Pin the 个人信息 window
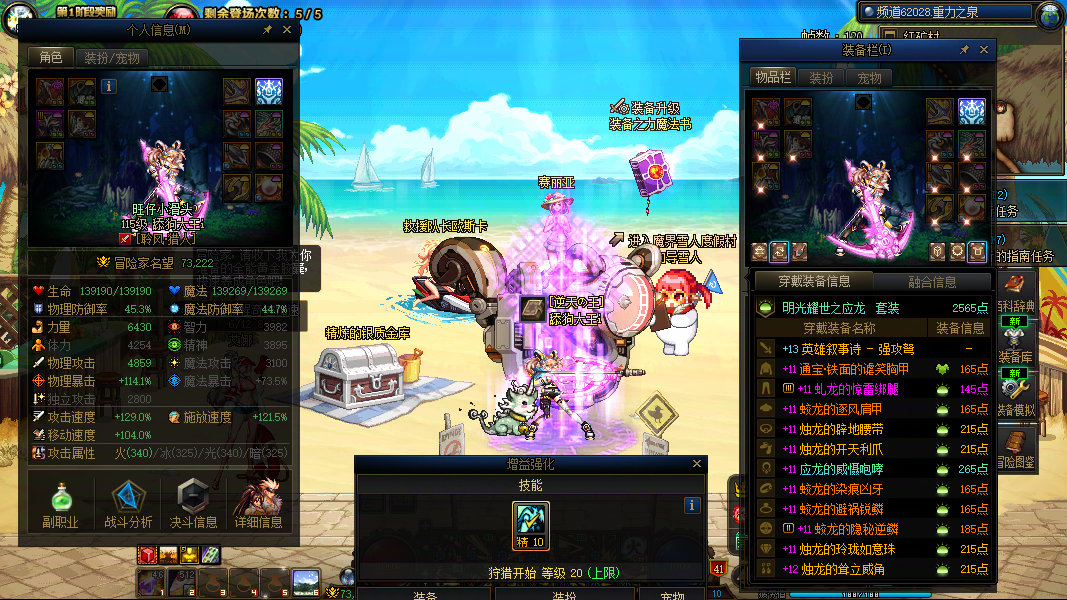The width and height of the screenshot is (1067, 600). (267, 30)
